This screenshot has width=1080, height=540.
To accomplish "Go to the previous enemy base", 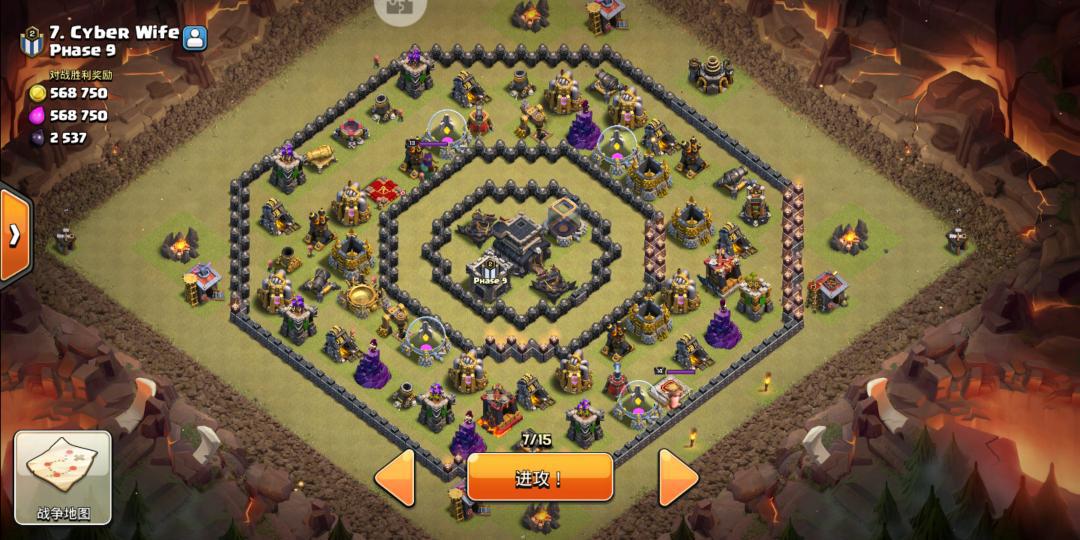I will click(x=395, y=477).
